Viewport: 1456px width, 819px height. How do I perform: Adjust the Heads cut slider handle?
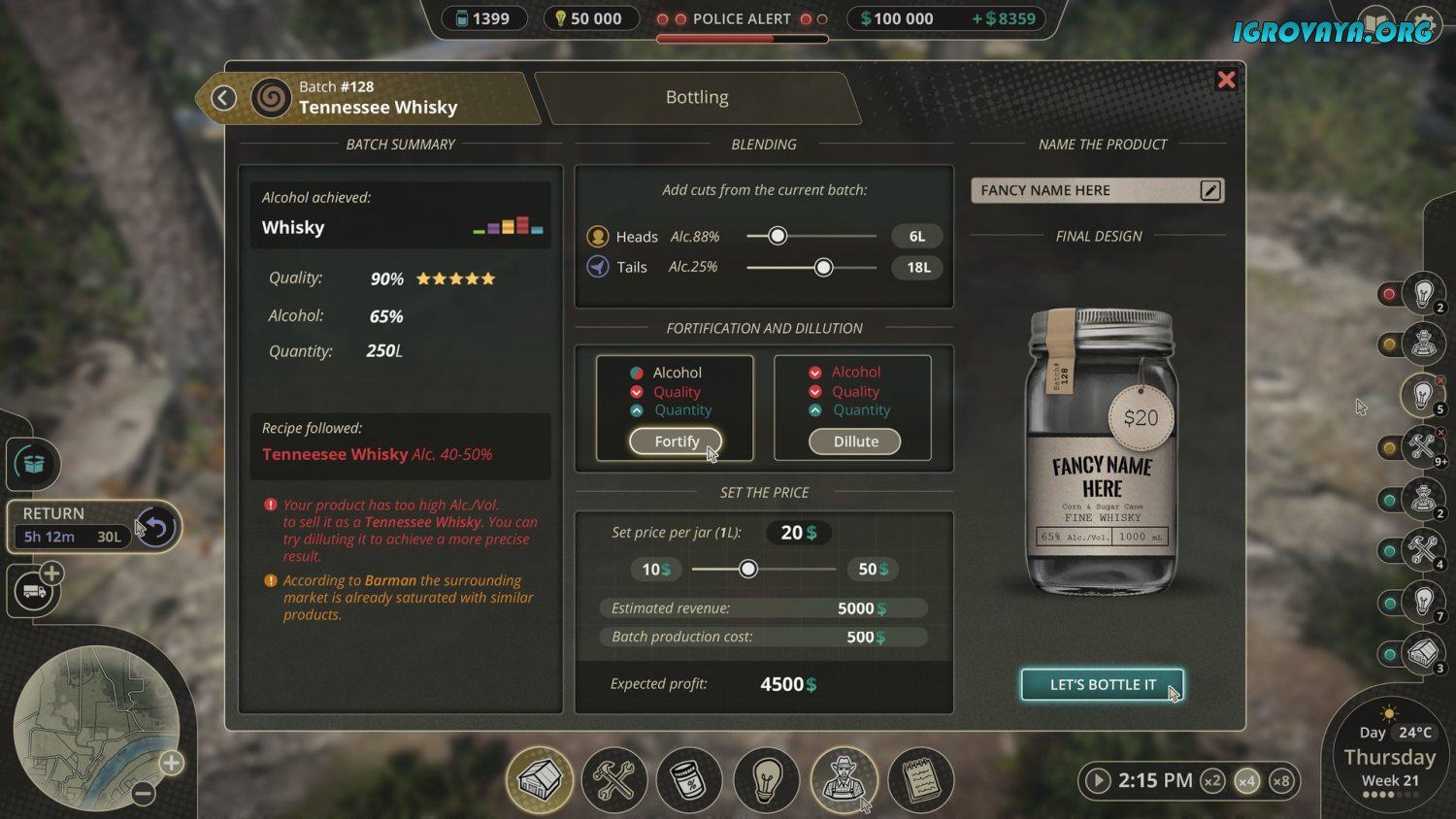778,236
